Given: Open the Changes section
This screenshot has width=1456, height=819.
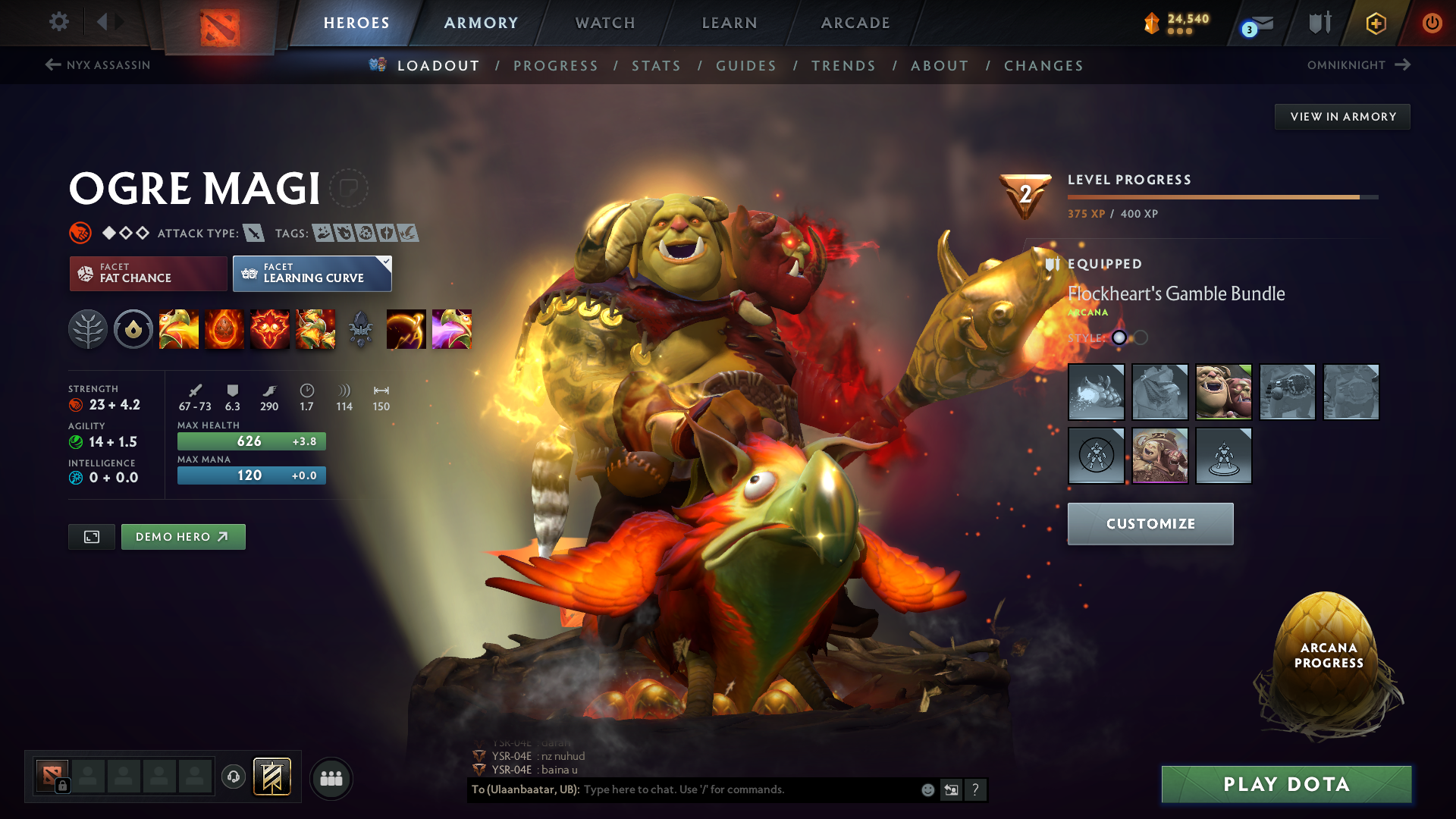Looking at the screenshot, I should 1043,66.
